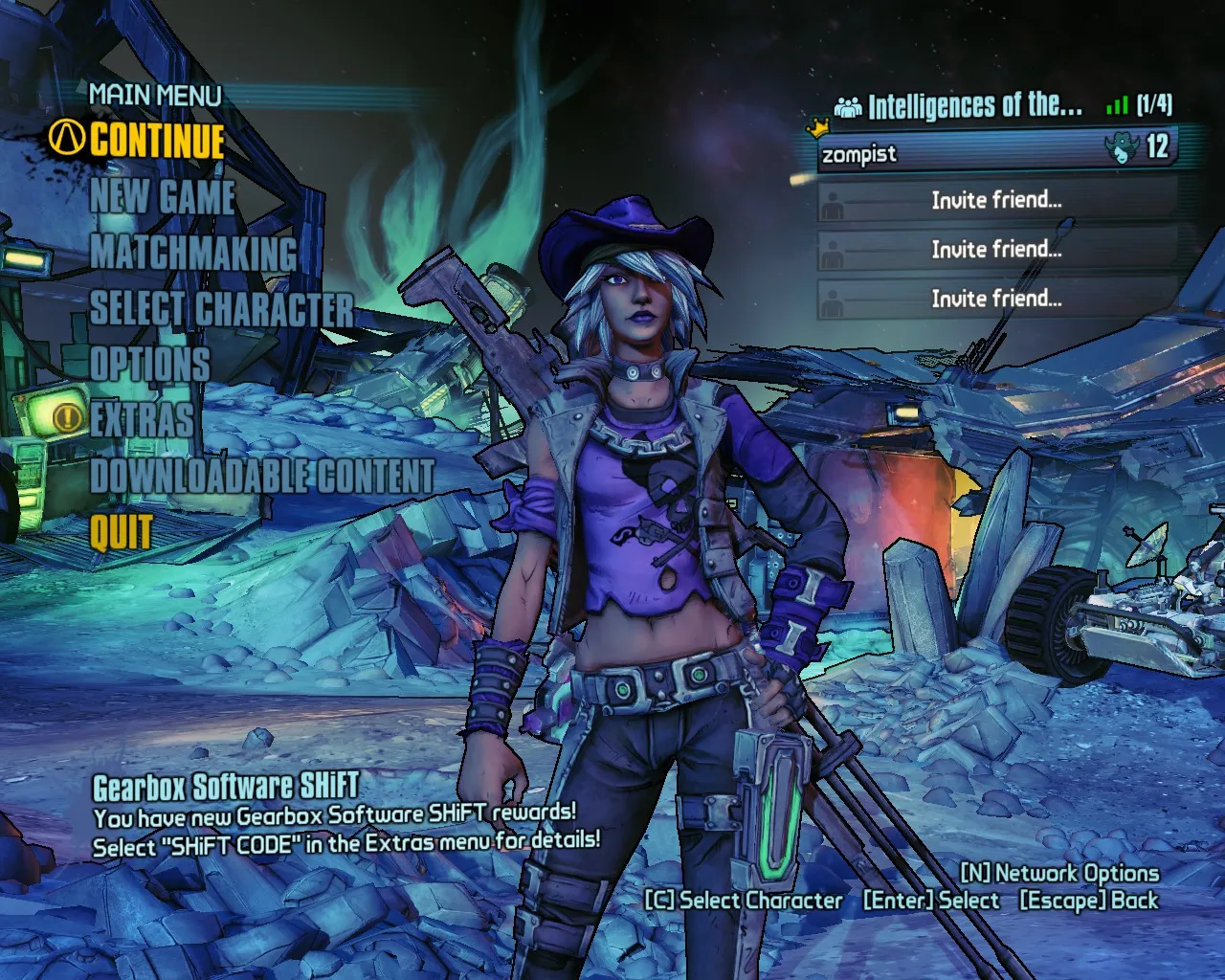Viewport: 1225px width, 980px height.
Task: Open the Extras menu
Action: tap(142, 419)
